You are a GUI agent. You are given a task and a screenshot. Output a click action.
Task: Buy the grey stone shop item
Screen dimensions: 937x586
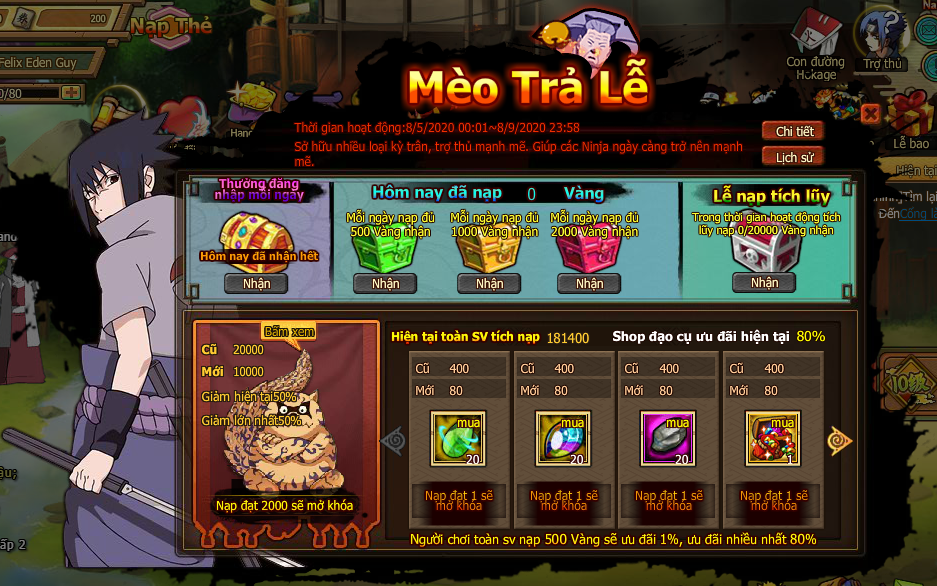click(x=666, y=438)
